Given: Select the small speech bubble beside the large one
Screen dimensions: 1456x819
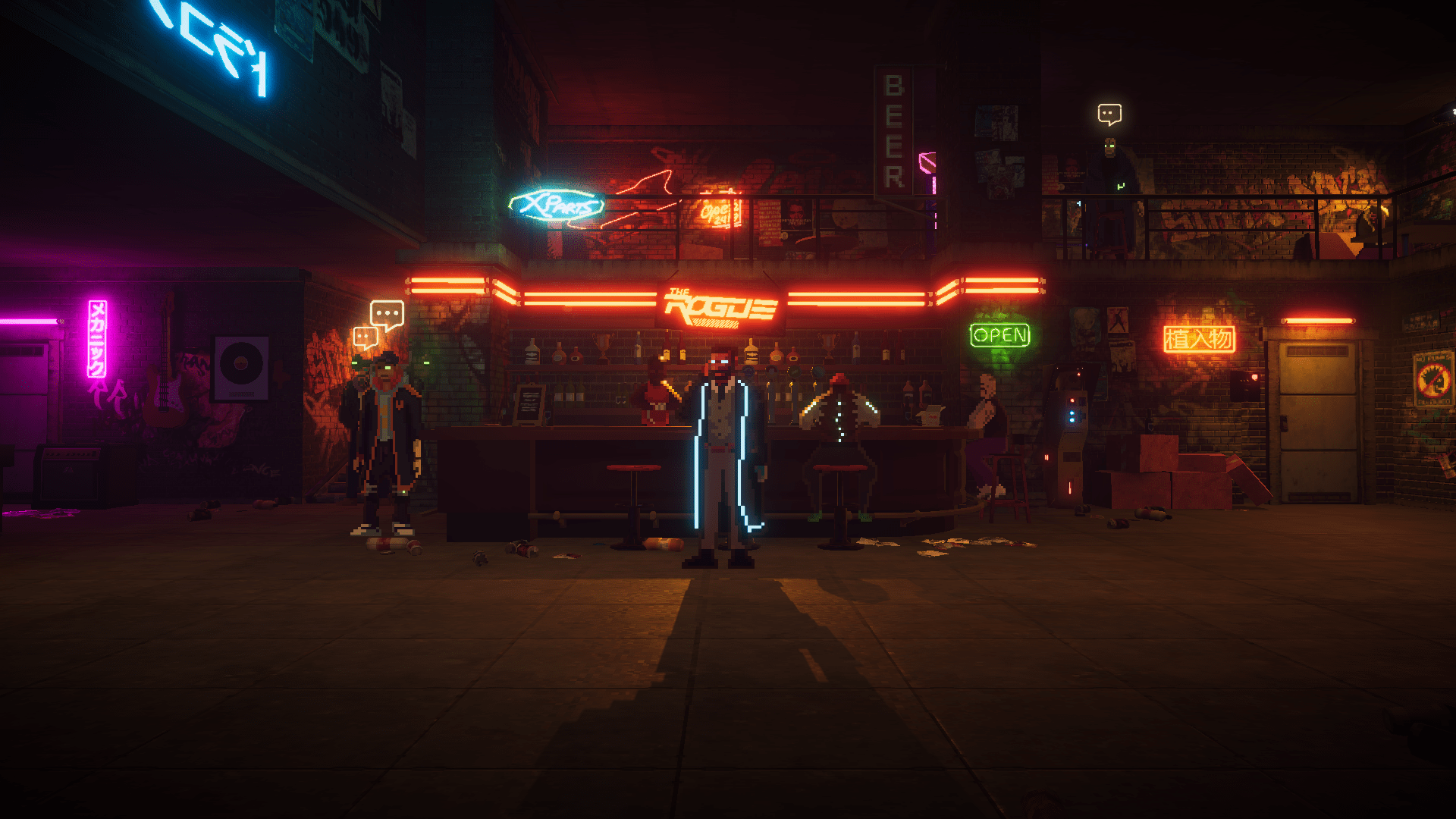Looking at the screenshot, I should pos(365,337).
